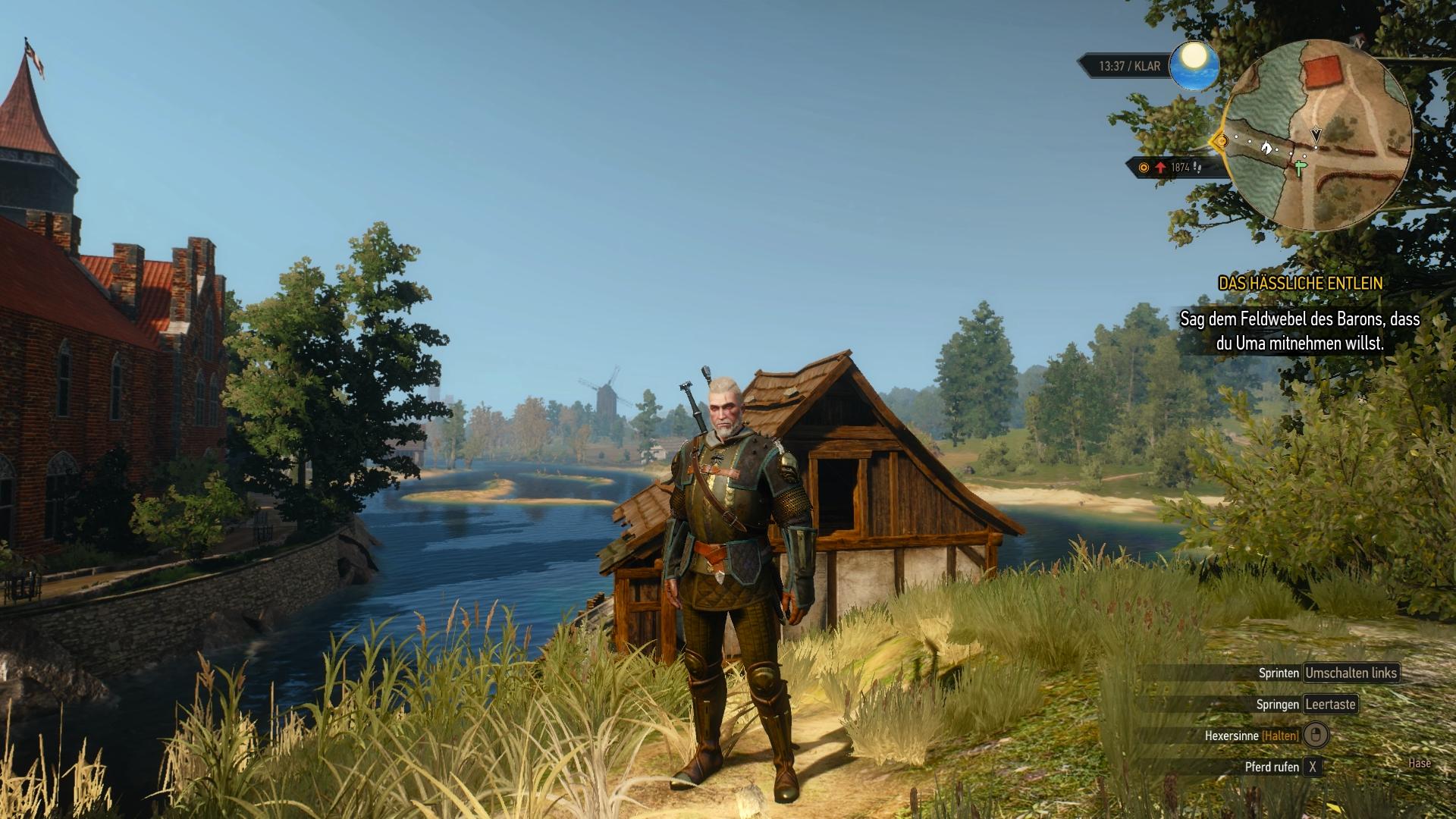
Task: Click the circular minimap
Action: pyautogui.click(x=1318, y=135)
